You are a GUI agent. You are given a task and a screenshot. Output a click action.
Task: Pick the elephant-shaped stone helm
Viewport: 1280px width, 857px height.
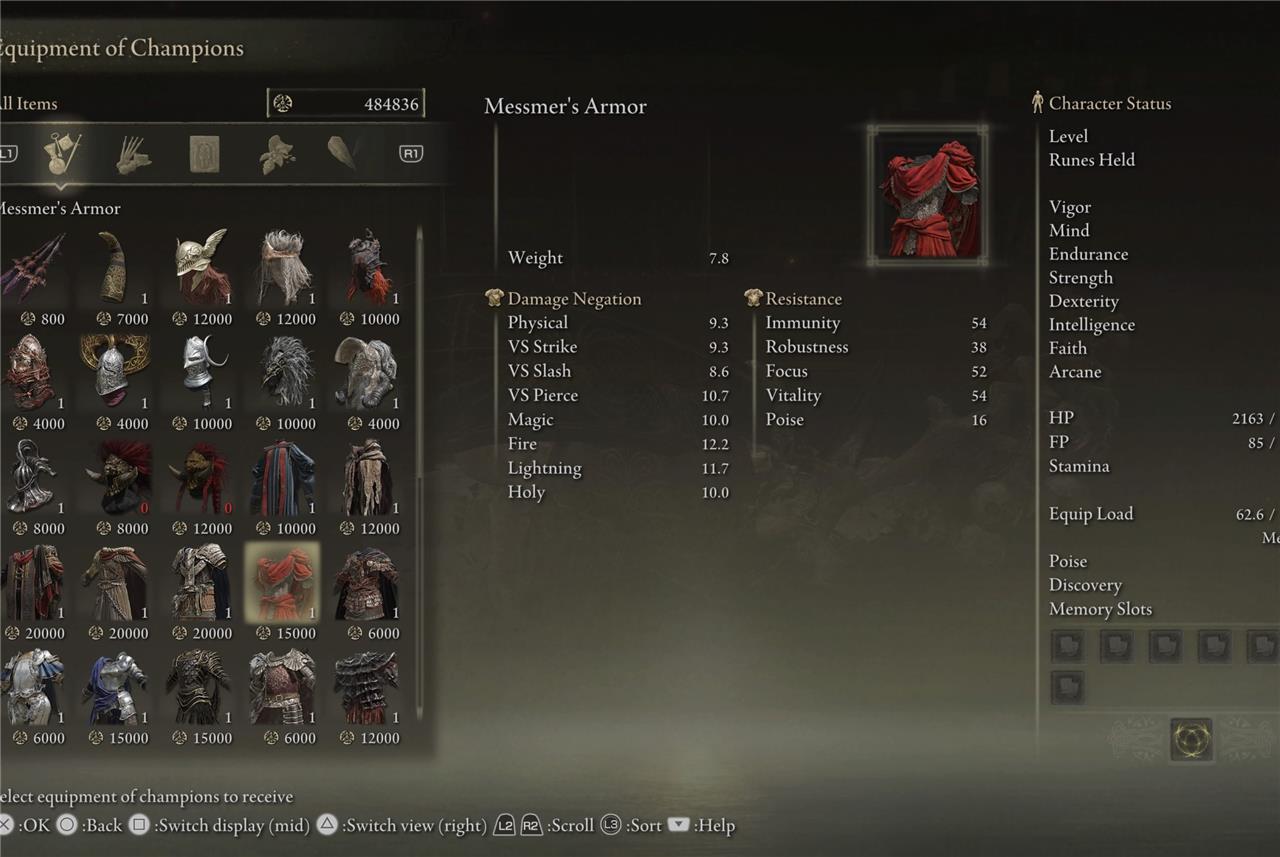coord(368,371)
